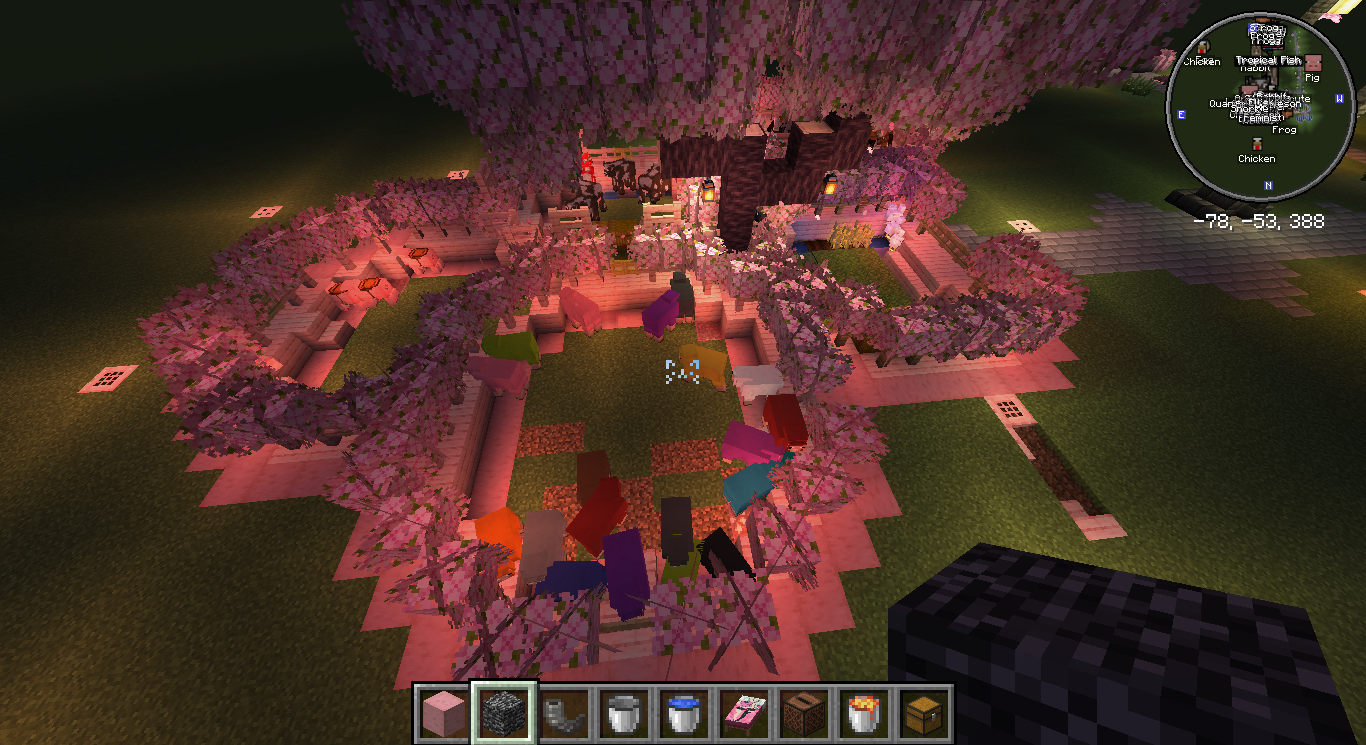Click the minimap's north N marker
Screen dimensions: 1366x745
click(1267, 185)
